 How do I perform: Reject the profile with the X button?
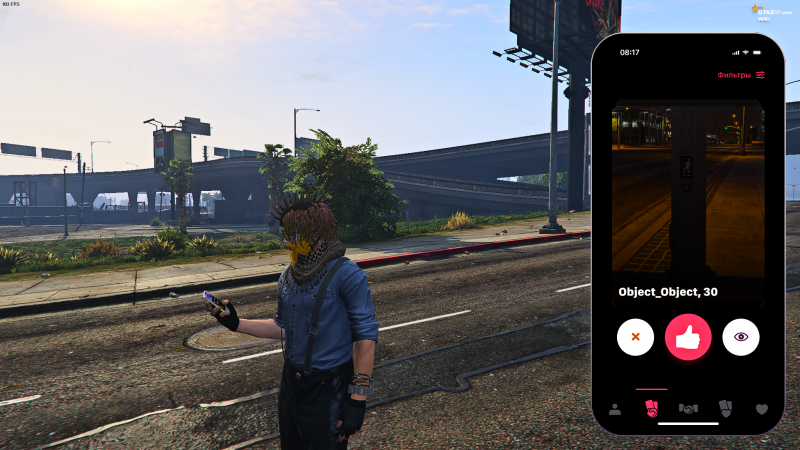[x=635, y=337]
